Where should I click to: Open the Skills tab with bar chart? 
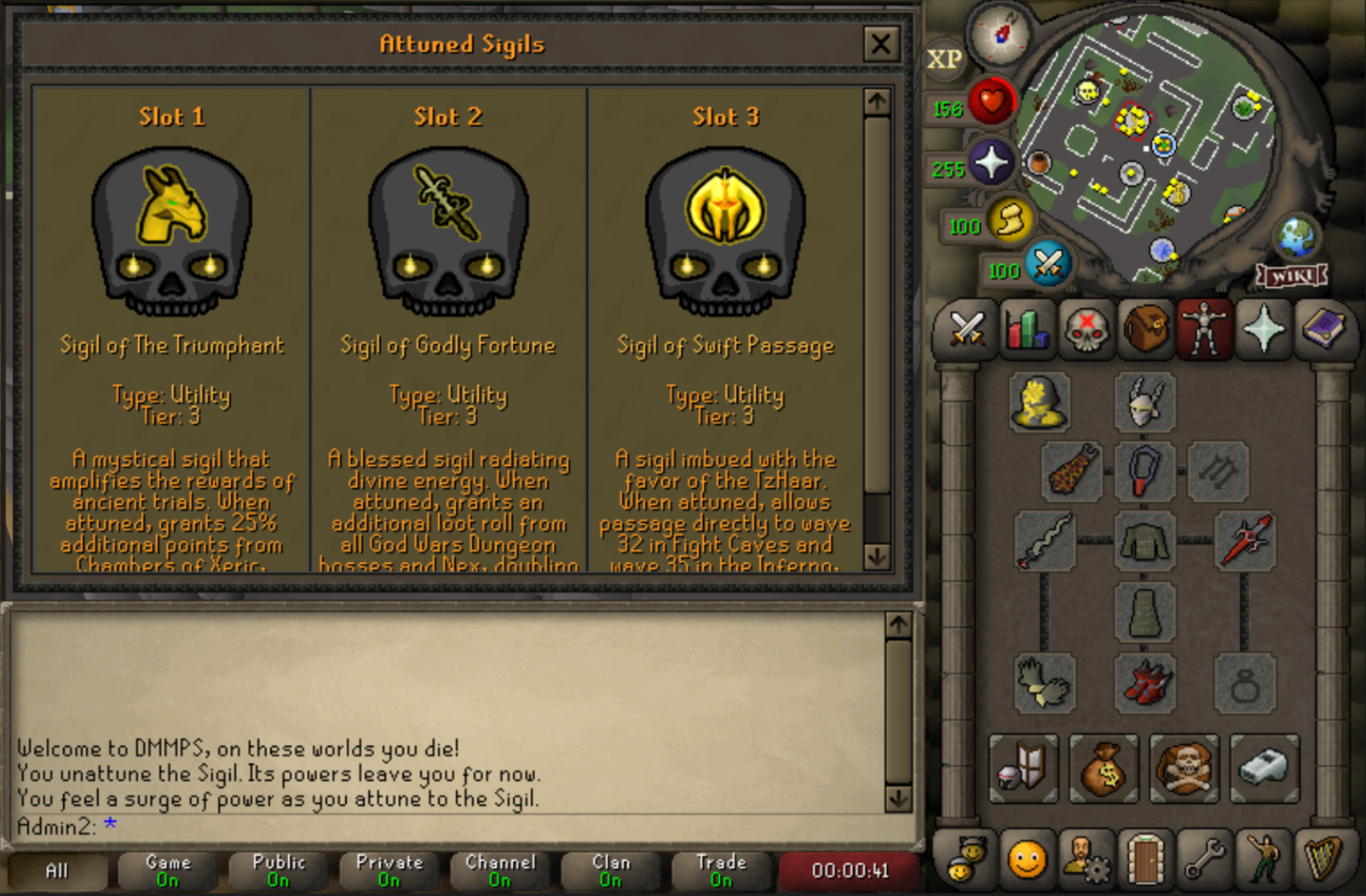click(1026, 328)
